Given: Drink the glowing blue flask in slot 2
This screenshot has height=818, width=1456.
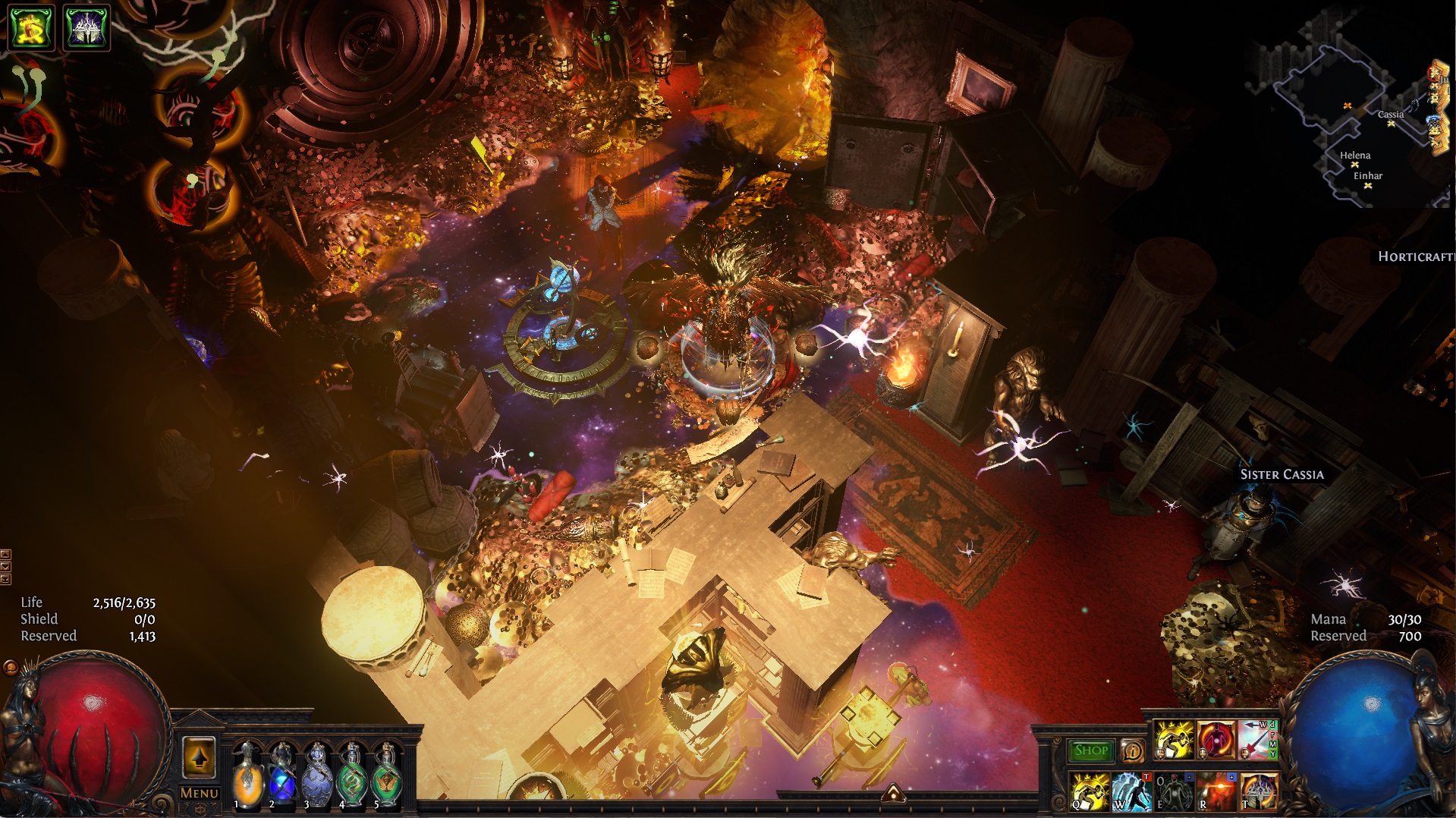Looking at the screenshot, I should pos(281,774).
